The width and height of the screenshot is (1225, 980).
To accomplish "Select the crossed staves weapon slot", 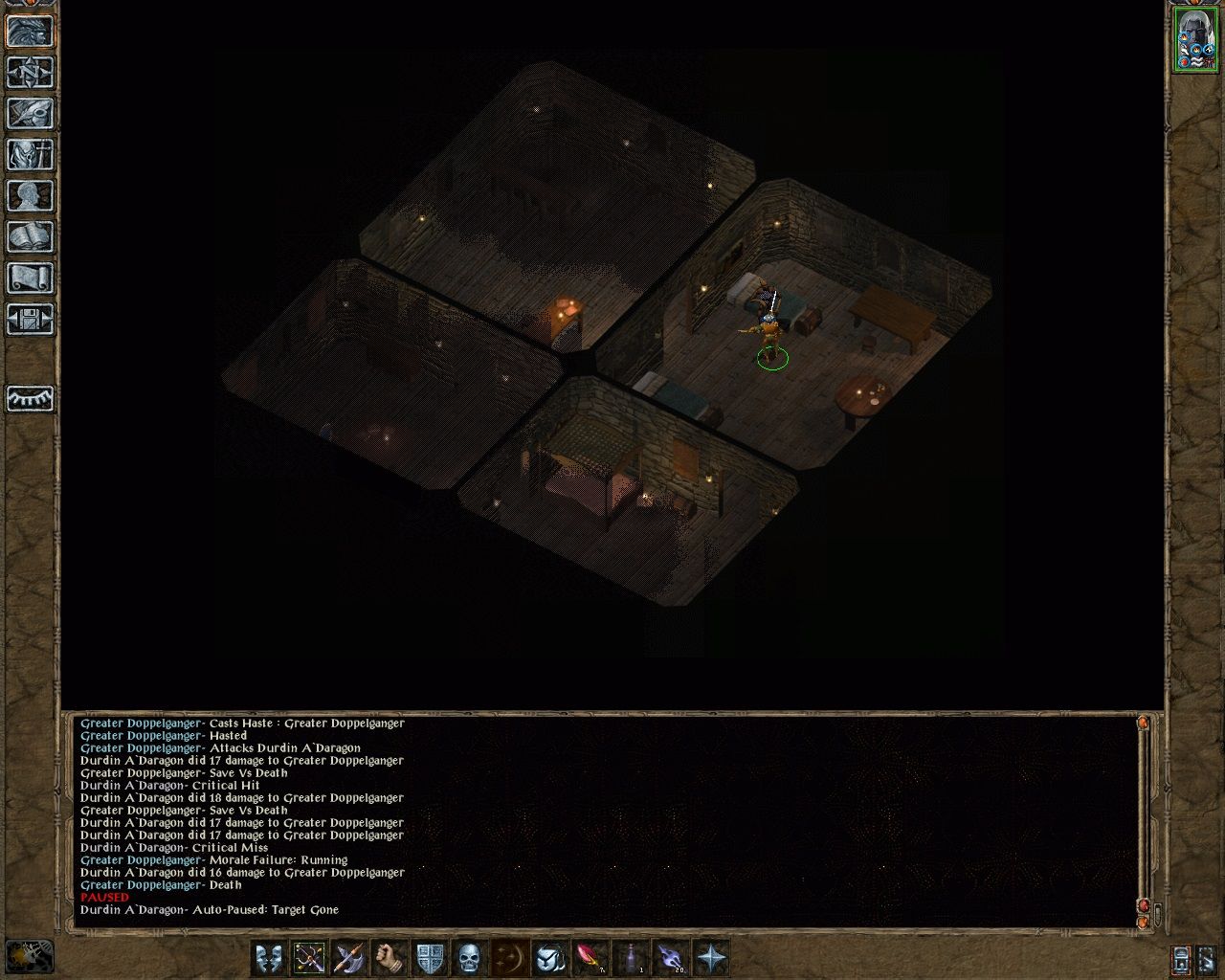I will click(x=309, y=957).
